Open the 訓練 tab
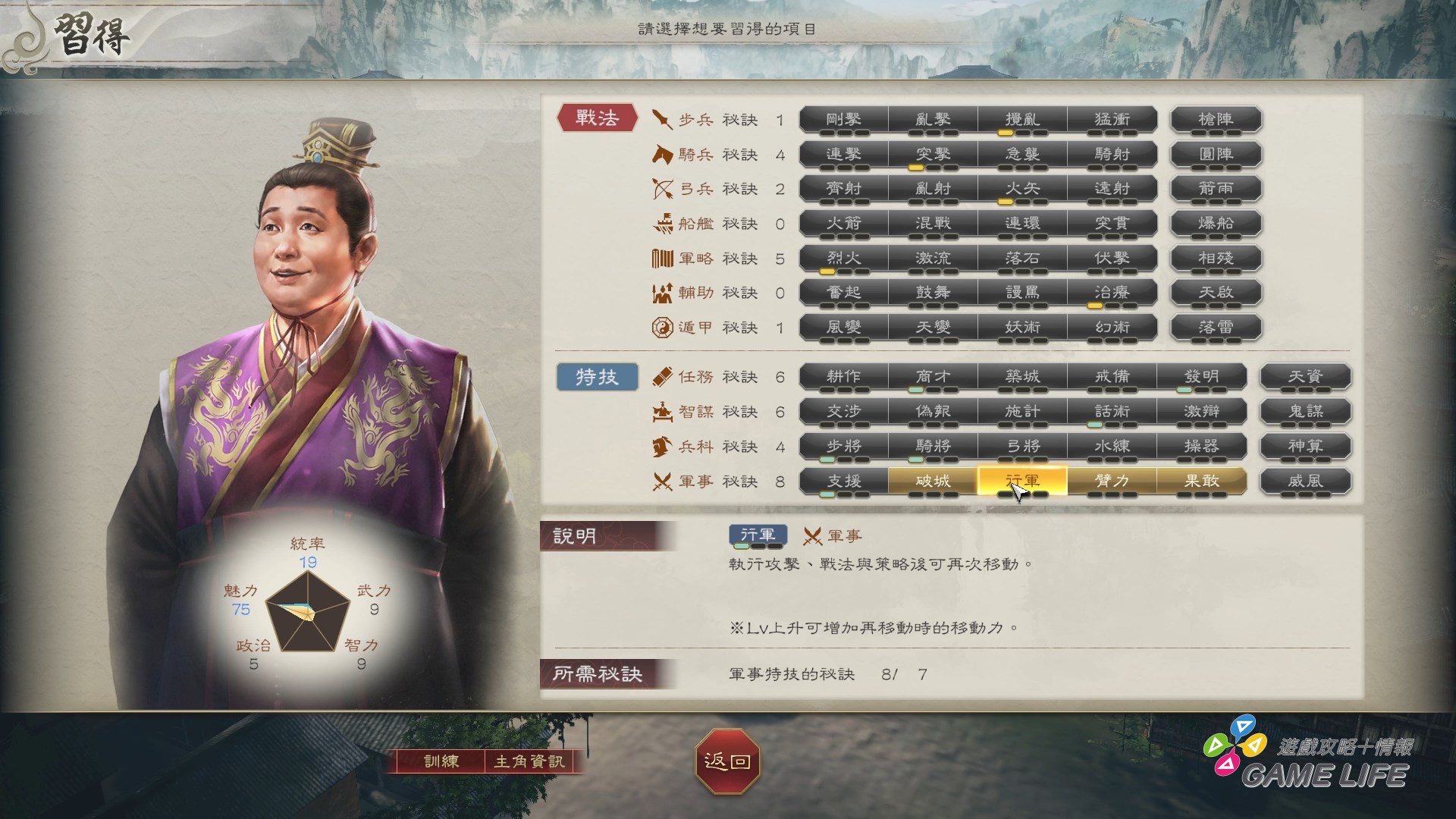The height and width of the screenshot is (819, 1456). click(442, 763)
